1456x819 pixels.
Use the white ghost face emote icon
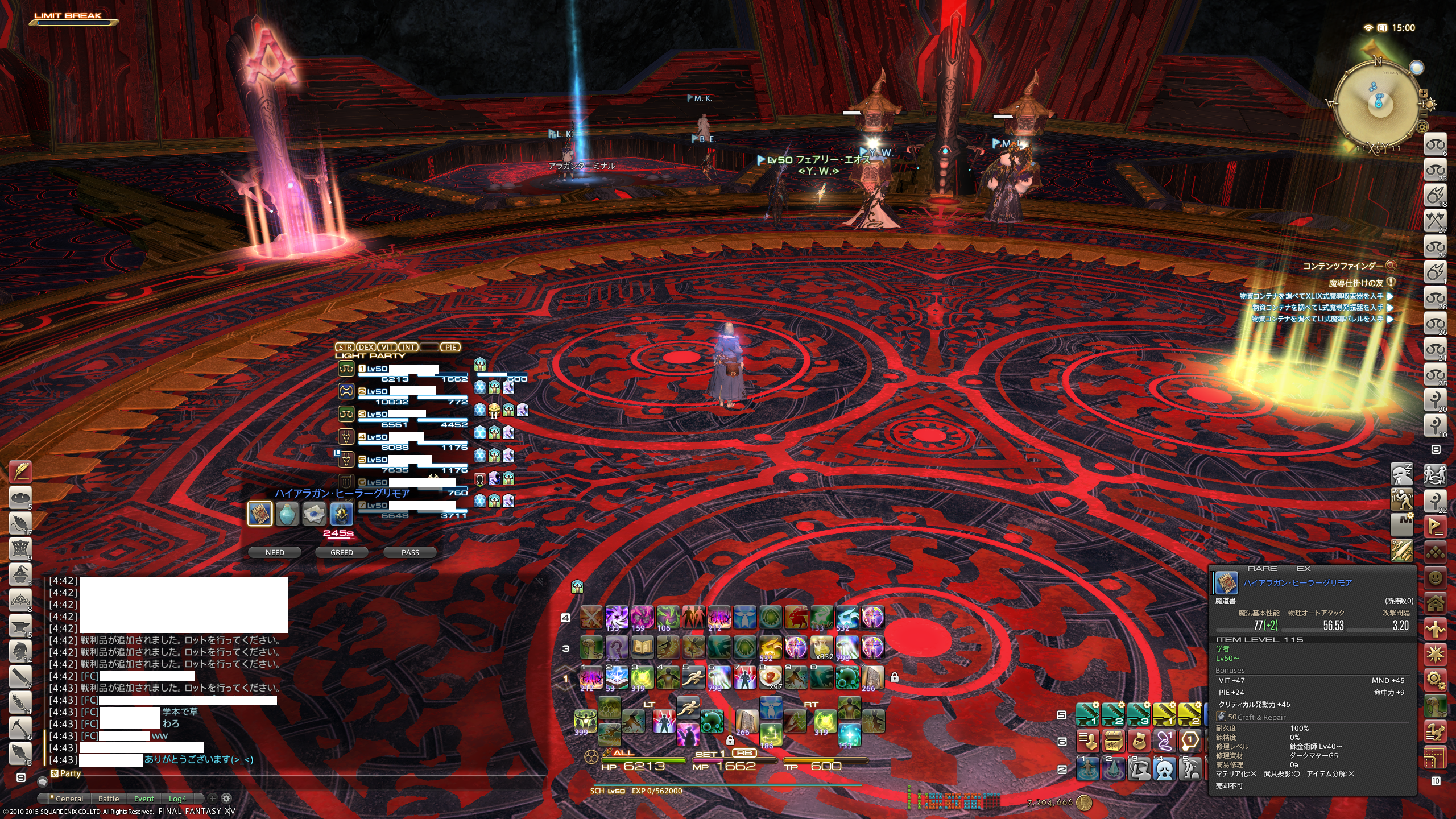(1164, 770)
